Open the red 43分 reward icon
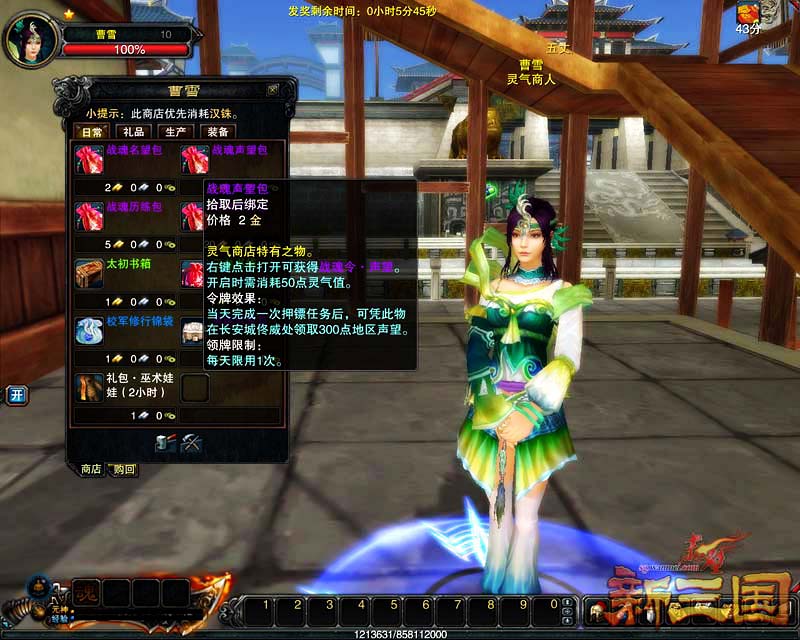Image resolution: width=800 pixels, height=640 pixels. [747, 13]
